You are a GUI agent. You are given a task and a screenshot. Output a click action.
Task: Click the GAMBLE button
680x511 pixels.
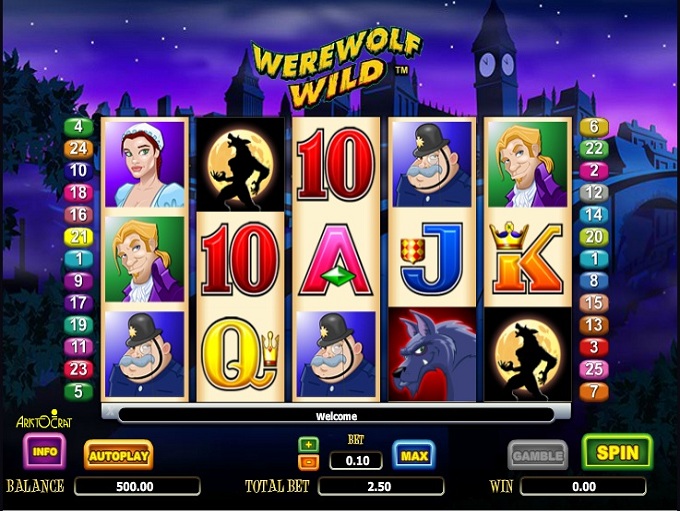click(x=538, y=455)
